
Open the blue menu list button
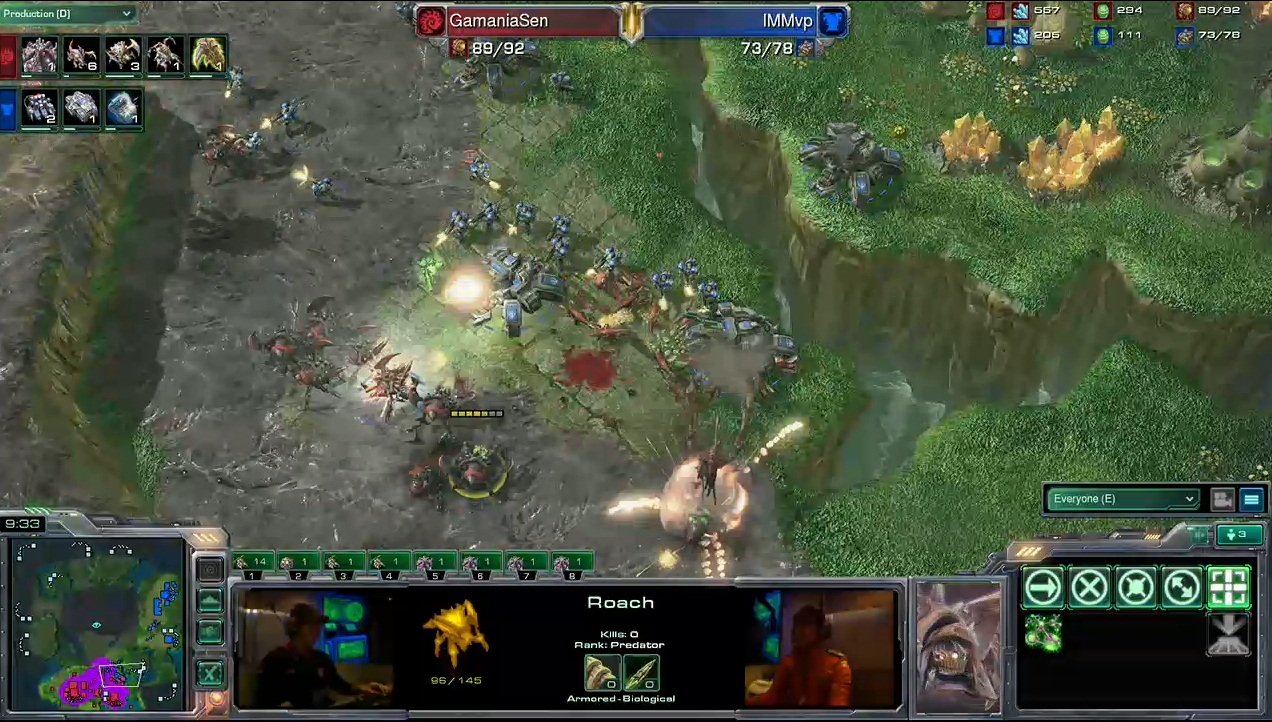tap(1251, 500)
